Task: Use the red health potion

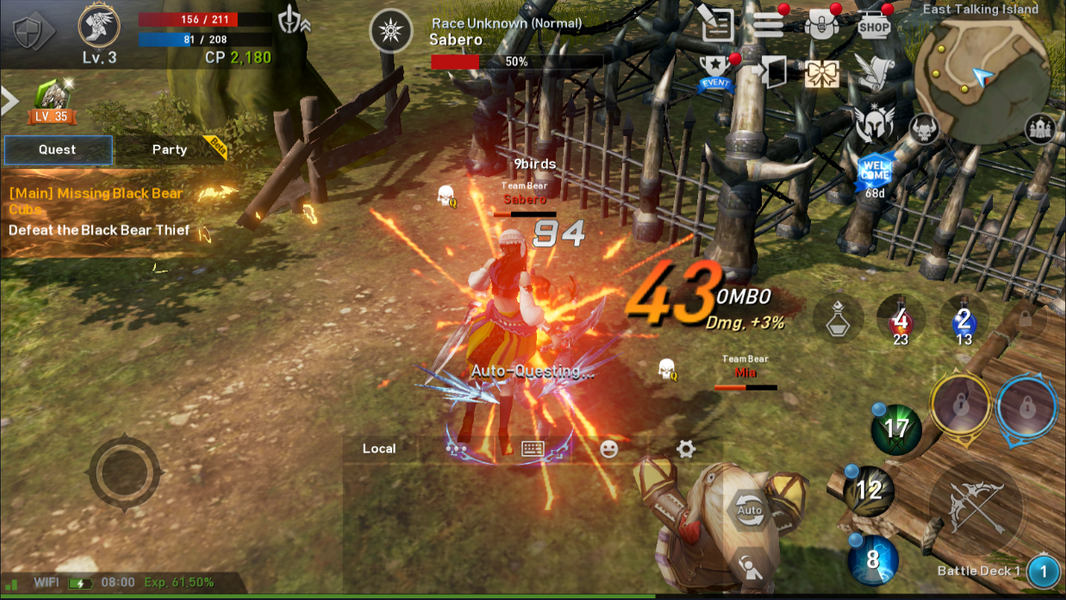Action: (900, 321)
